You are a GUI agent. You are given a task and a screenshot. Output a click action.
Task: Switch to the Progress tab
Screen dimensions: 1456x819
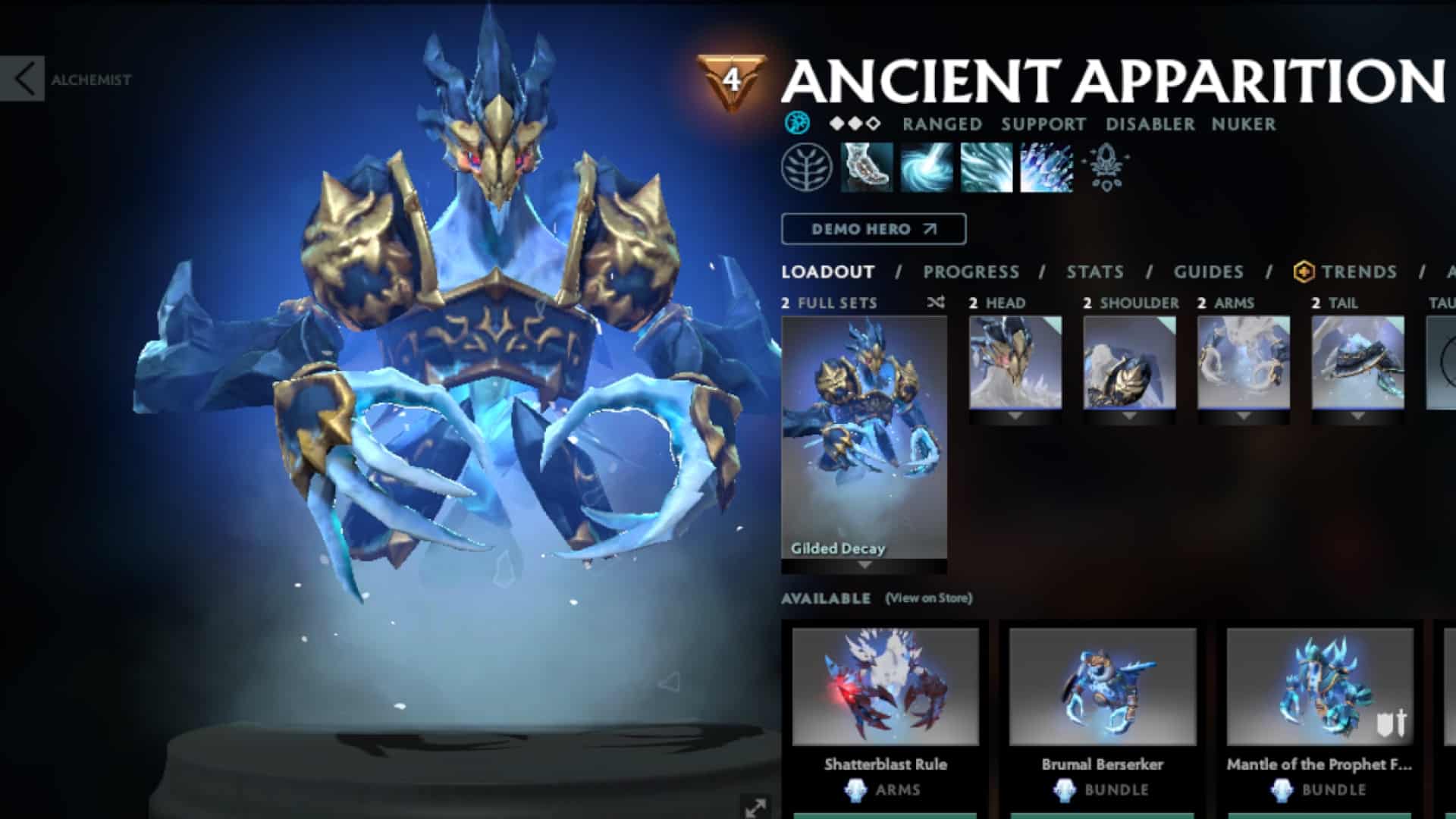pyautogui.click(x=969, y=271)
